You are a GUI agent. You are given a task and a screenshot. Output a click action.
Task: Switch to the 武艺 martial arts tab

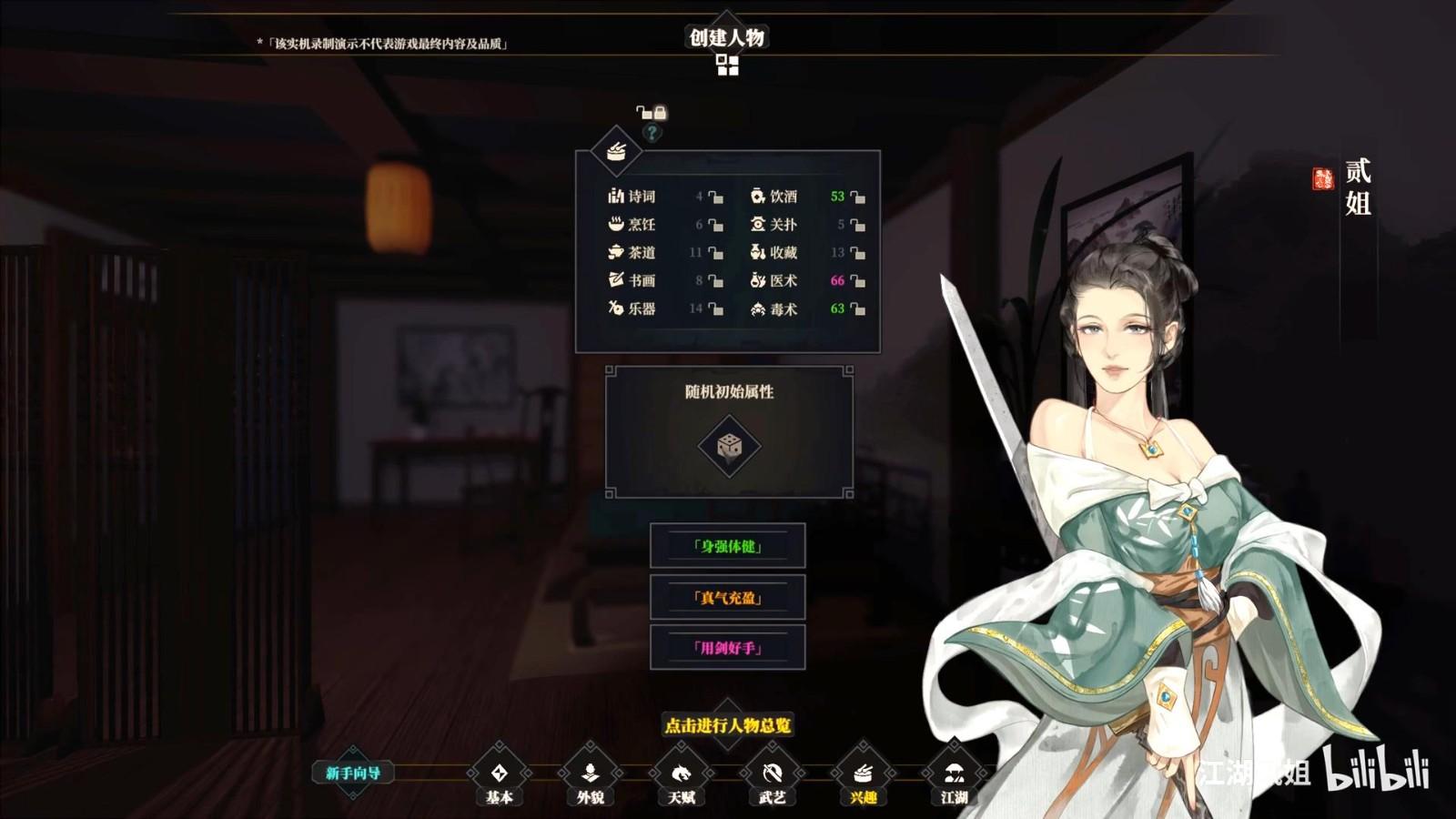pyautogui.click(x=772, y=774)
